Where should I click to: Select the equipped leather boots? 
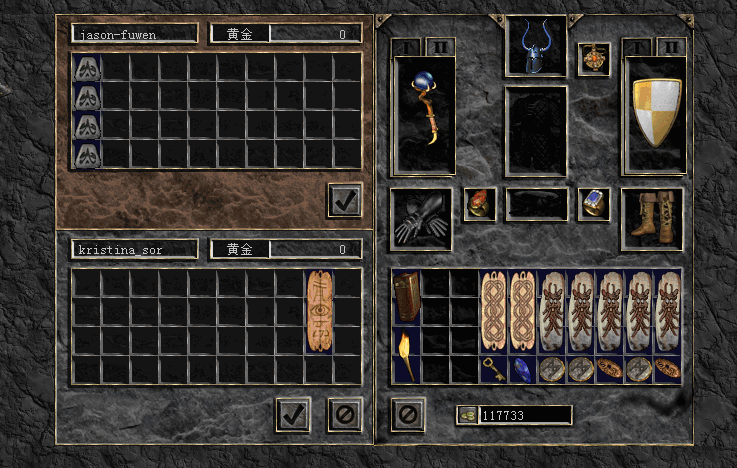point(652,218)
